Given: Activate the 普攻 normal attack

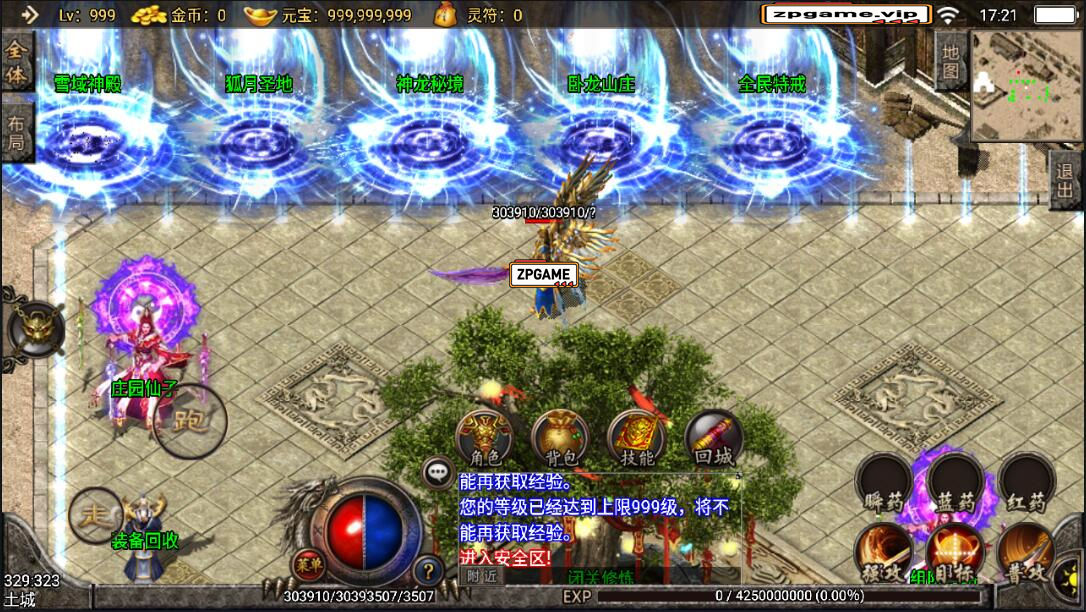Looking at the screenshot, I should click(x=1027, y=553).
